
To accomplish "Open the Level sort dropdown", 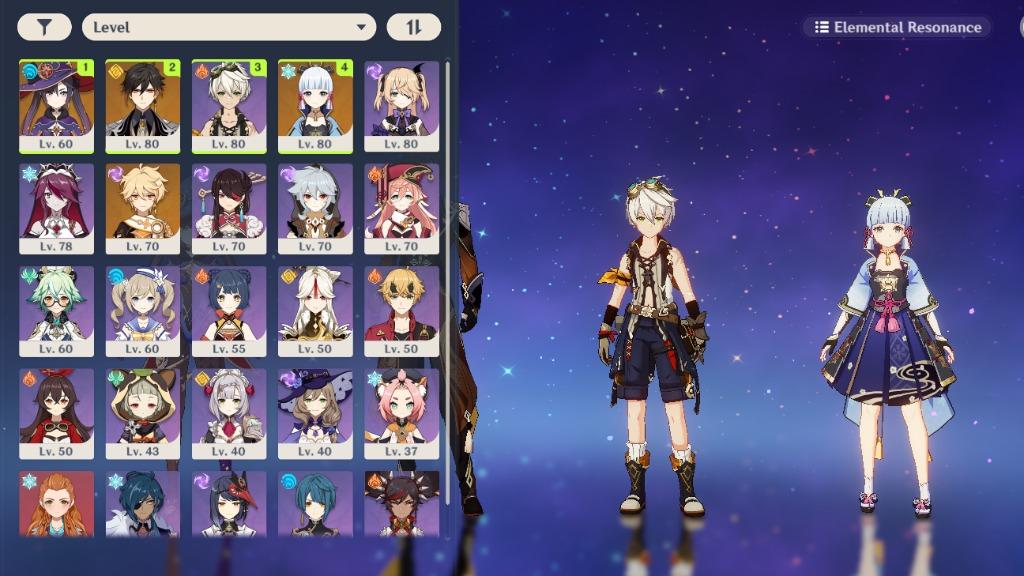I will point(229,27).
